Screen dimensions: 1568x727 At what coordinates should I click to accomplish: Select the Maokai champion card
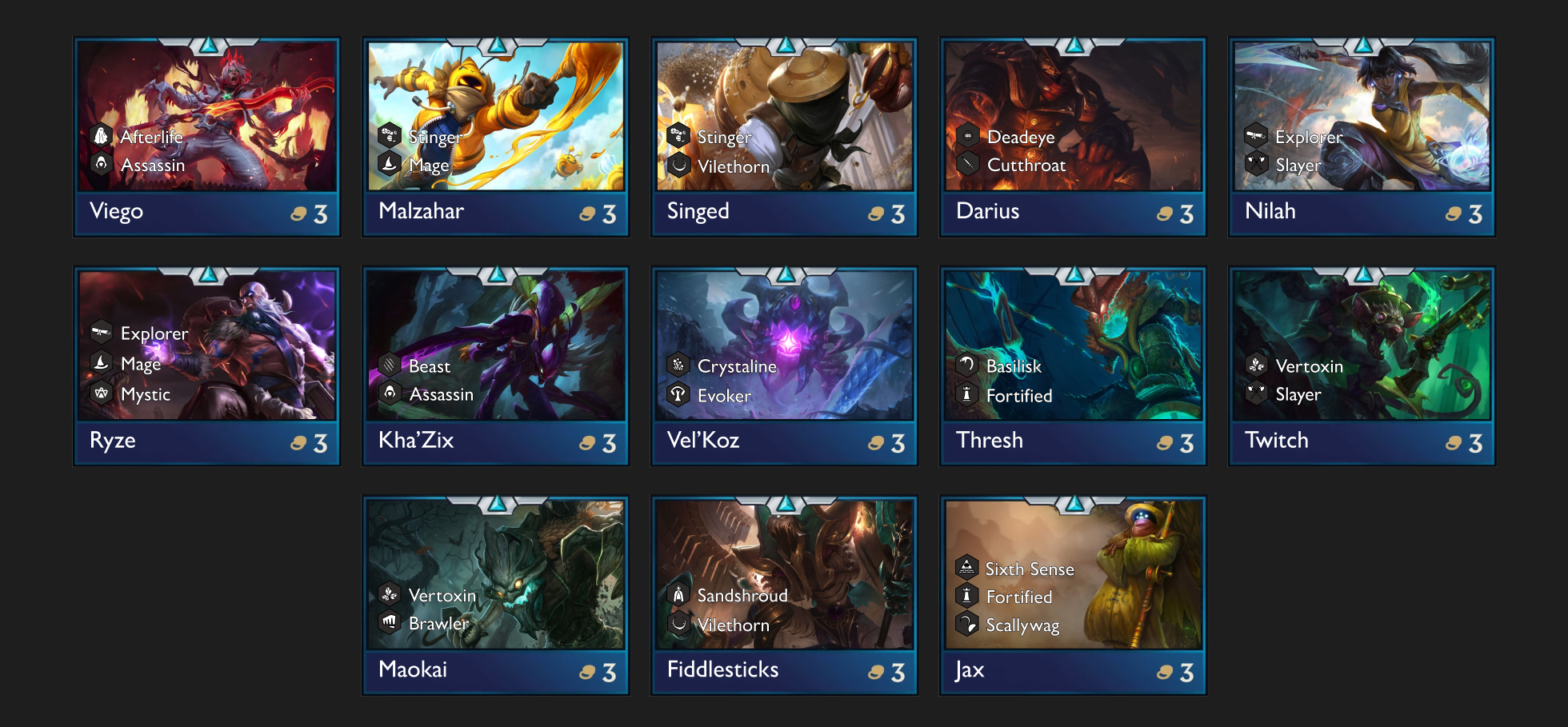click(x=495, y=595)
